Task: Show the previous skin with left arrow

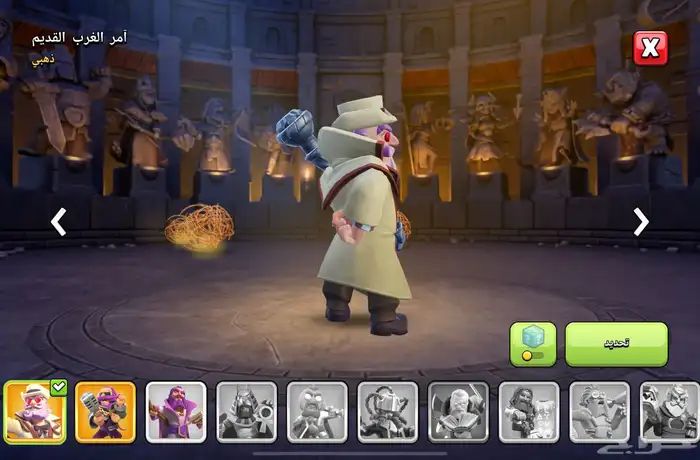Action: (59, 222)
